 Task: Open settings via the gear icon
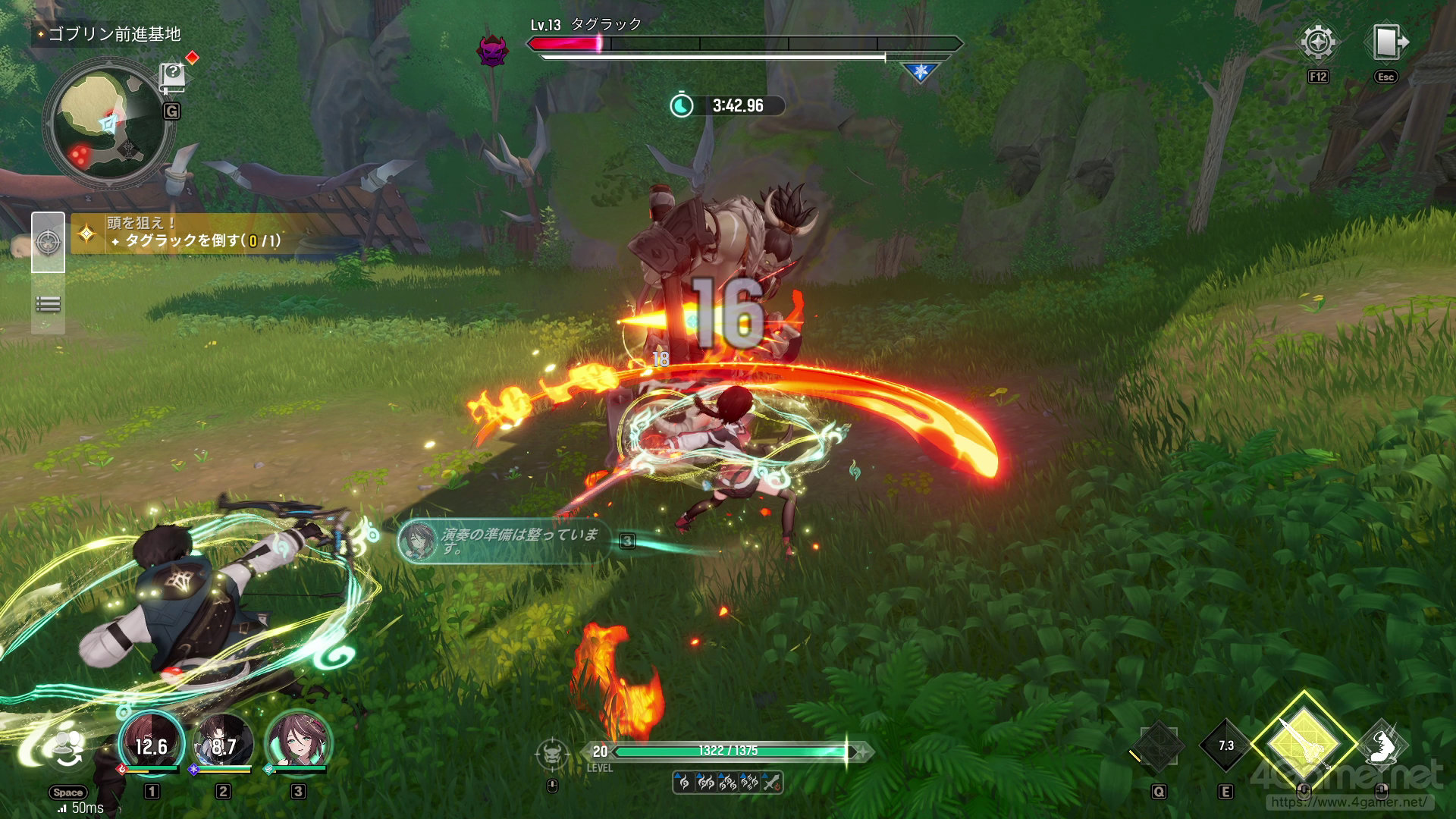(1318, 43)
